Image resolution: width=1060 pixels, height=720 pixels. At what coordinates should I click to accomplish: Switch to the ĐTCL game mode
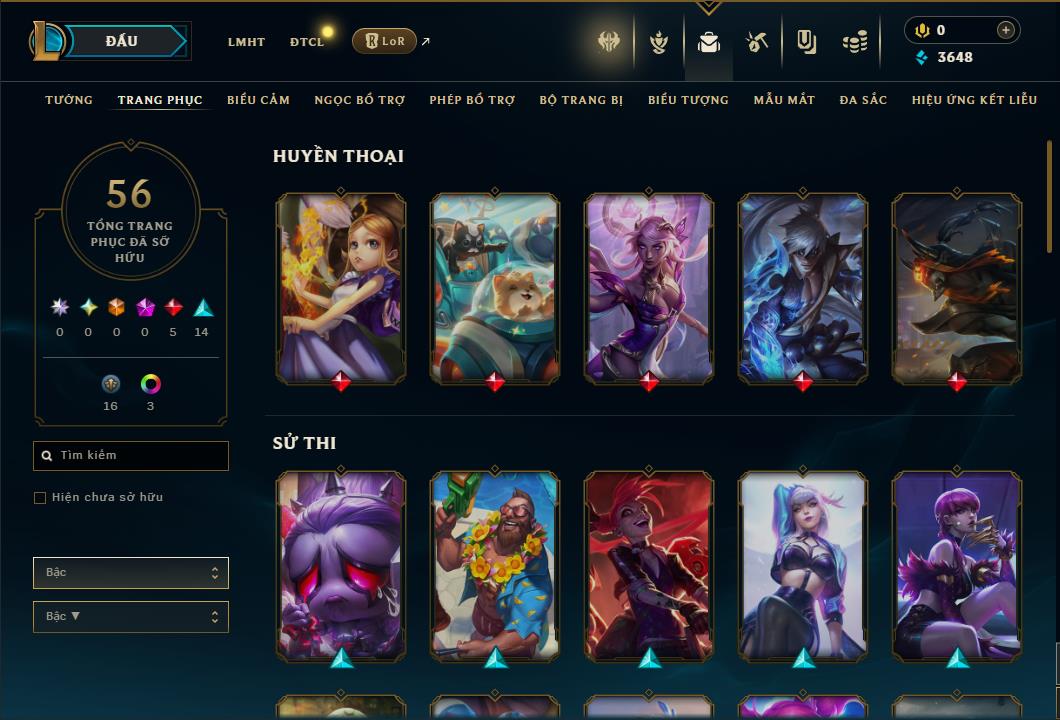point(307,42)
